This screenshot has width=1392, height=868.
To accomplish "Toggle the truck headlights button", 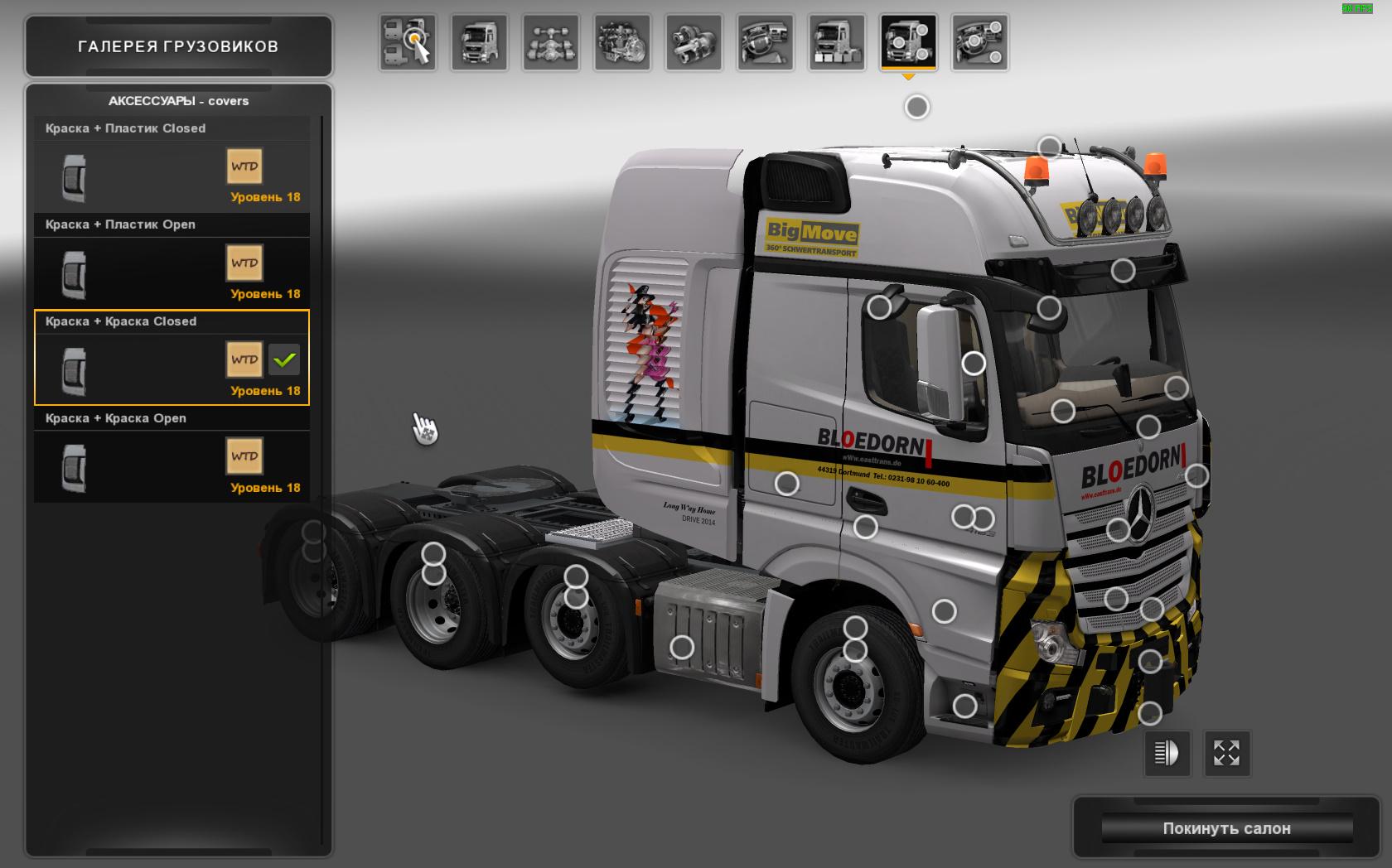I will click(x=1167, y=753).
